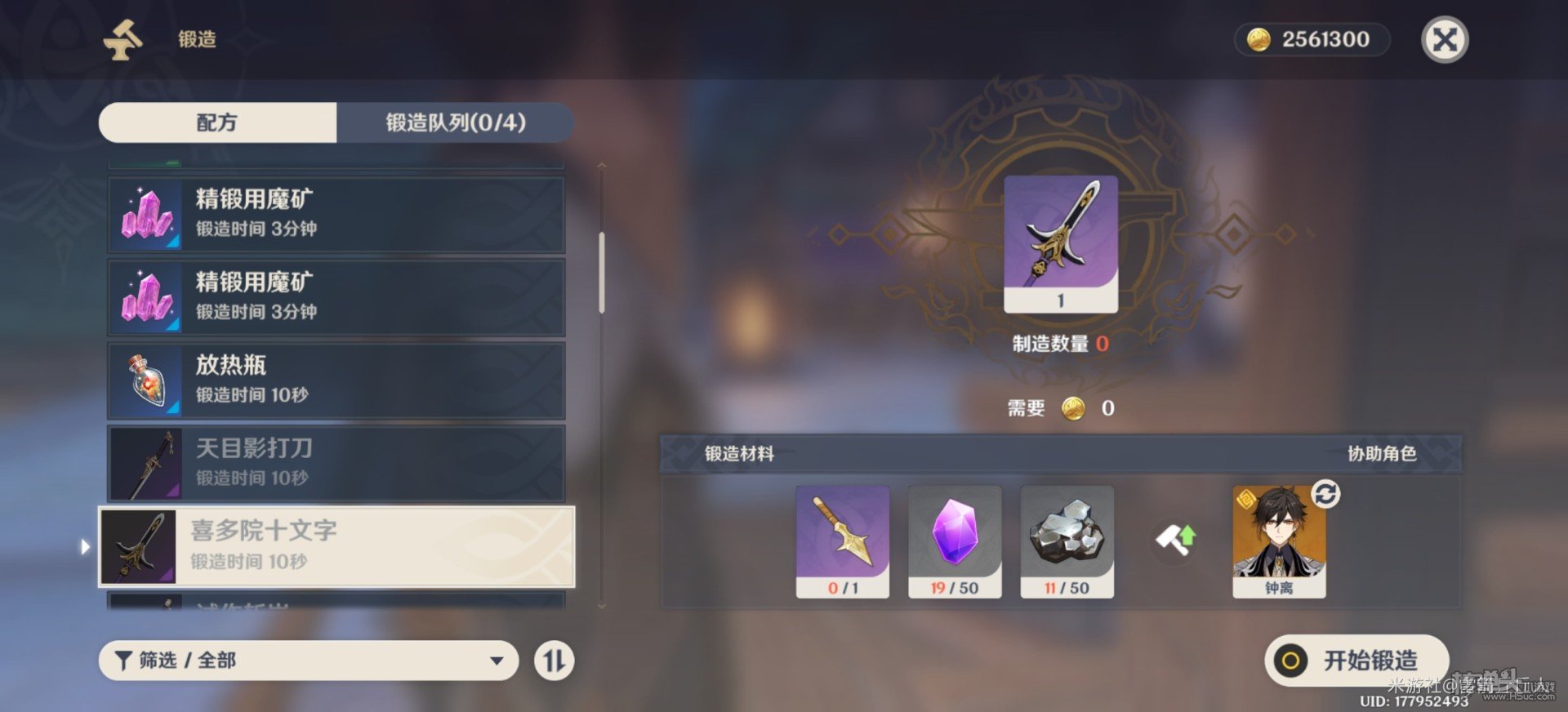The width and height of the screenshot is (1568, 712).
Task: View the purple amethyst lump material
Action: click(x=955, y=541)
